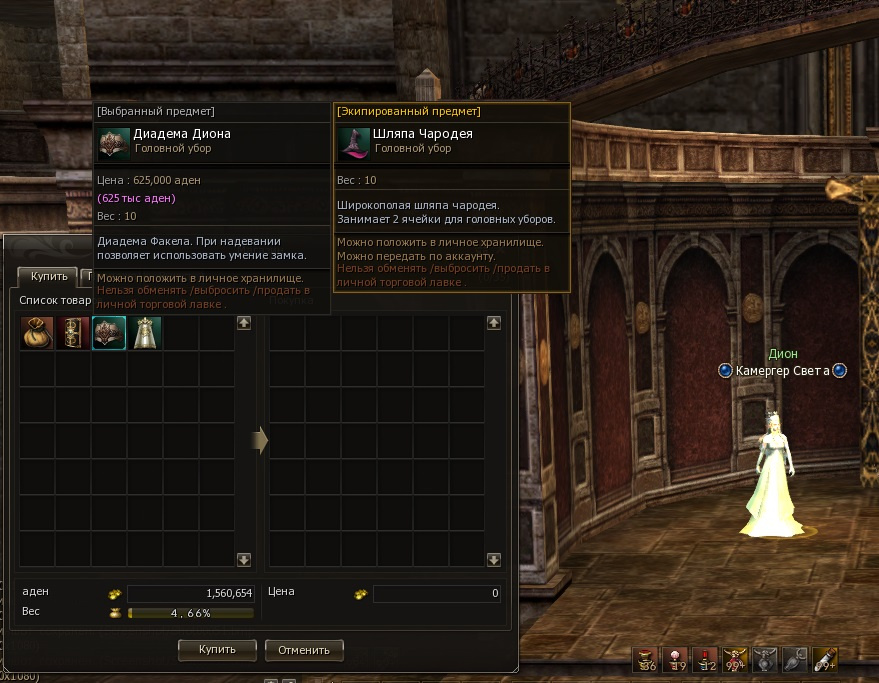The image size is (879, 683).
Task: Click the Купить confirm button
Action: (217, 650)
